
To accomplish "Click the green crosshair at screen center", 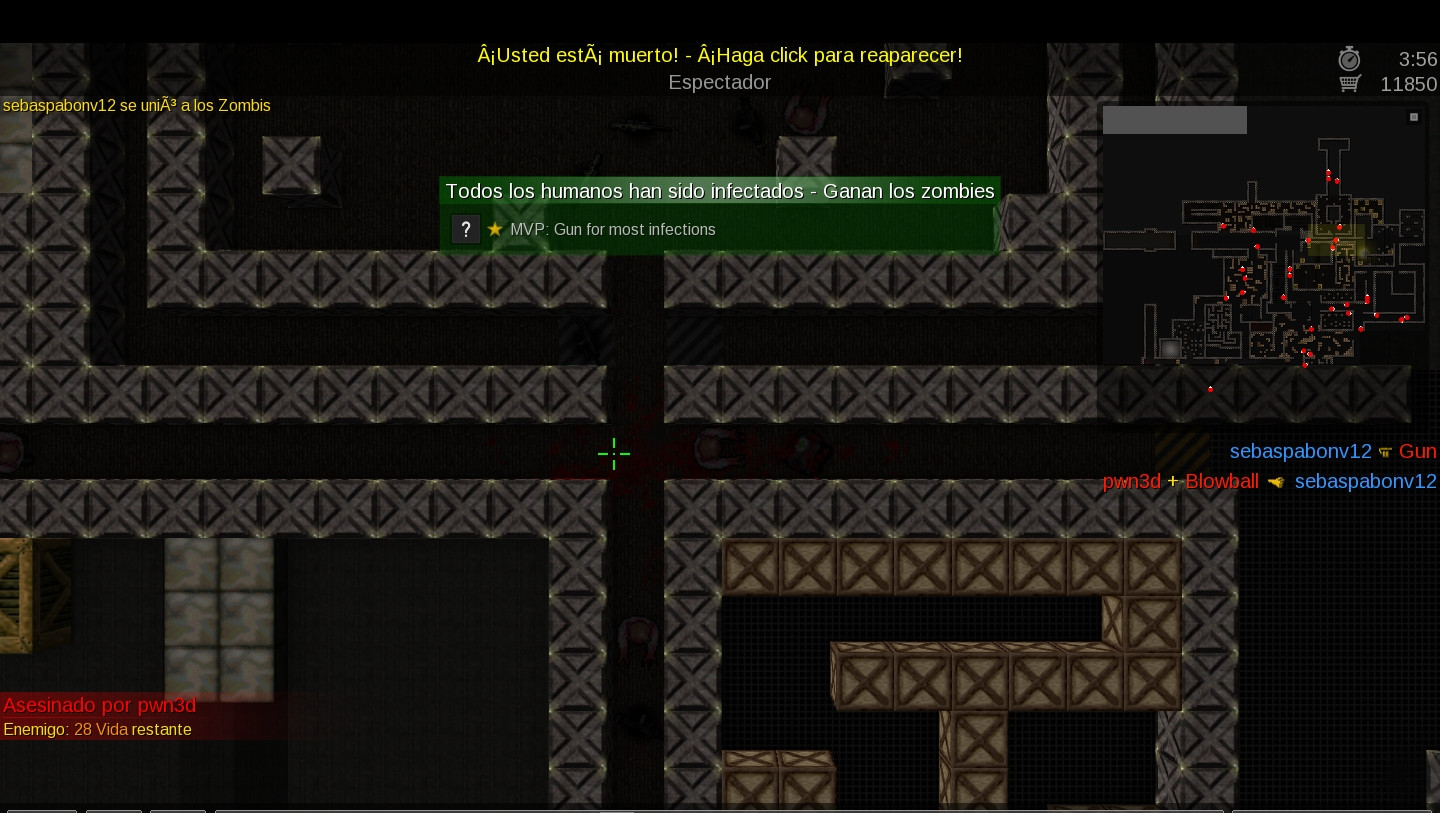I will point(614,454).
